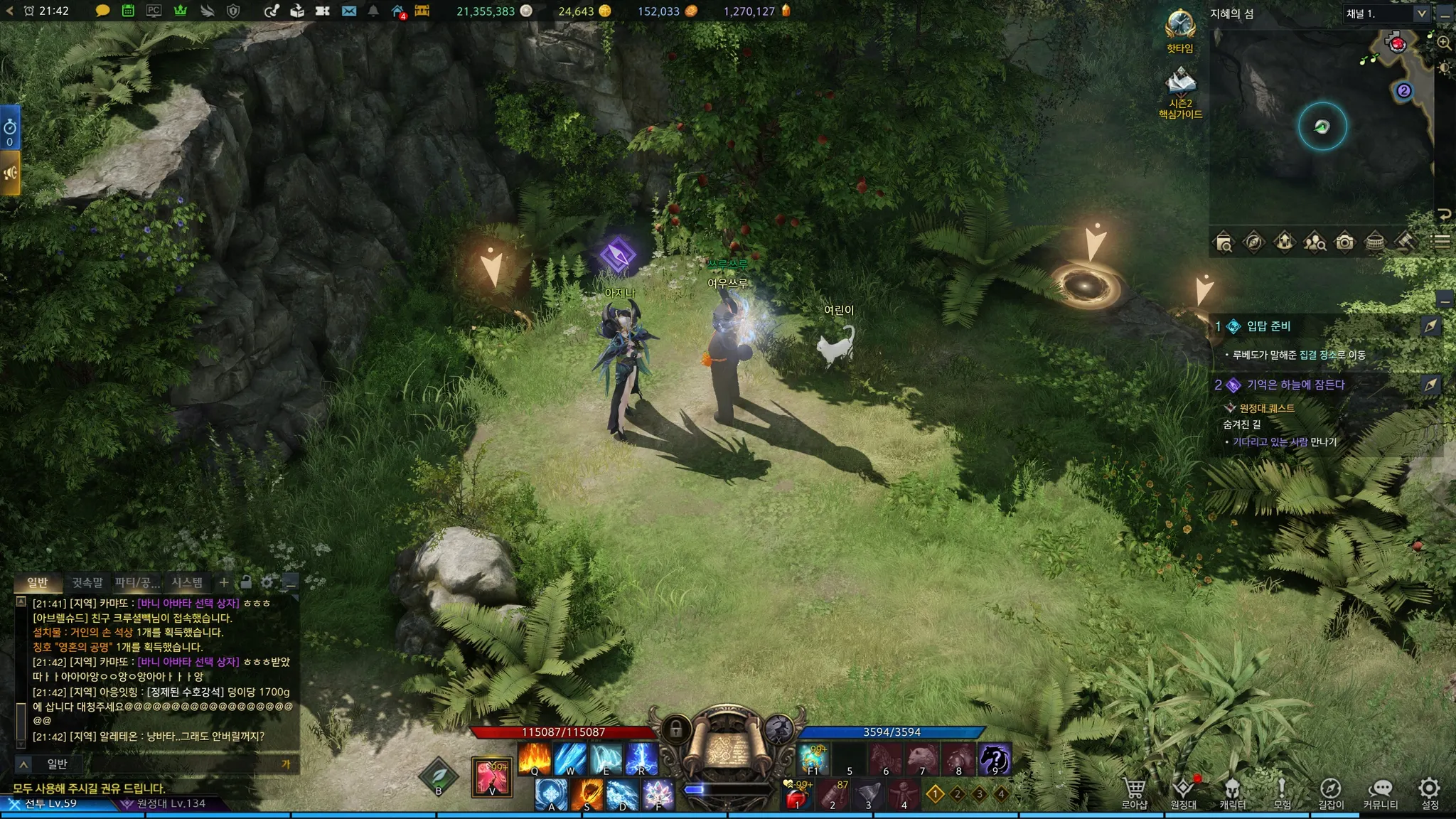Screen dimensions: 1456x819
Task: Activate the fire skill on the Q slot
Action: 534,758
